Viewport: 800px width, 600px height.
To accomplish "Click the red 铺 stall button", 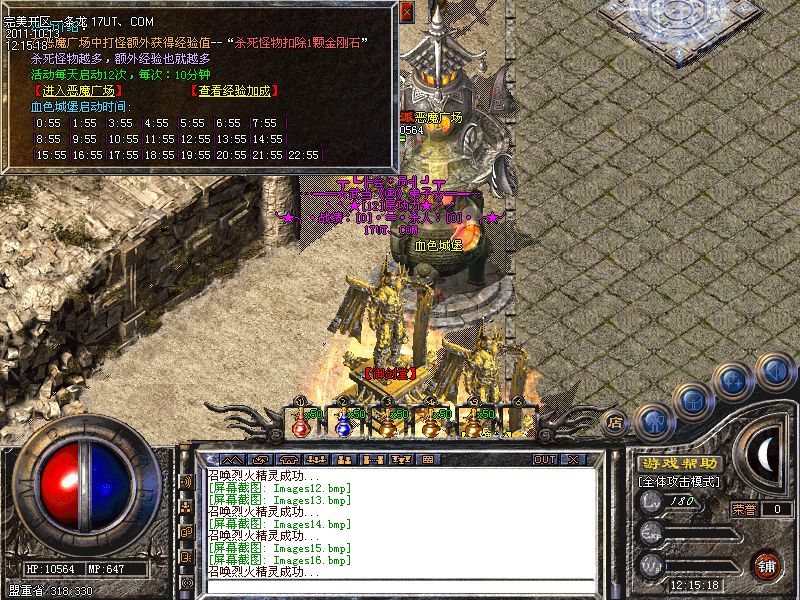I will (766, 565).
